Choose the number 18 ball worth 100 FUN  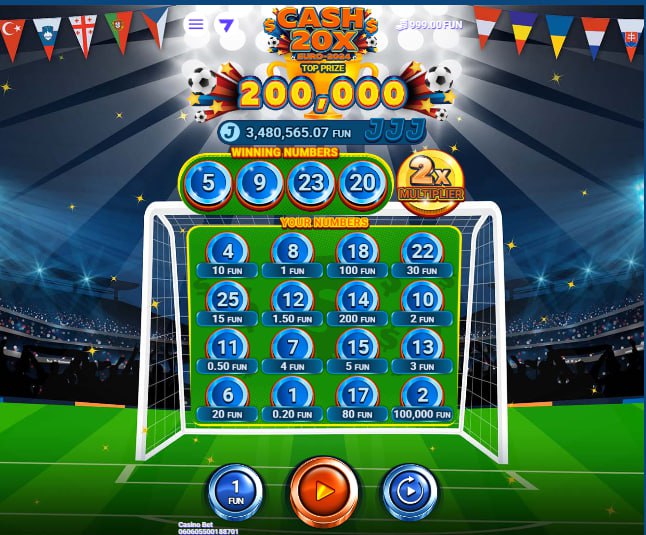(359, 252)
